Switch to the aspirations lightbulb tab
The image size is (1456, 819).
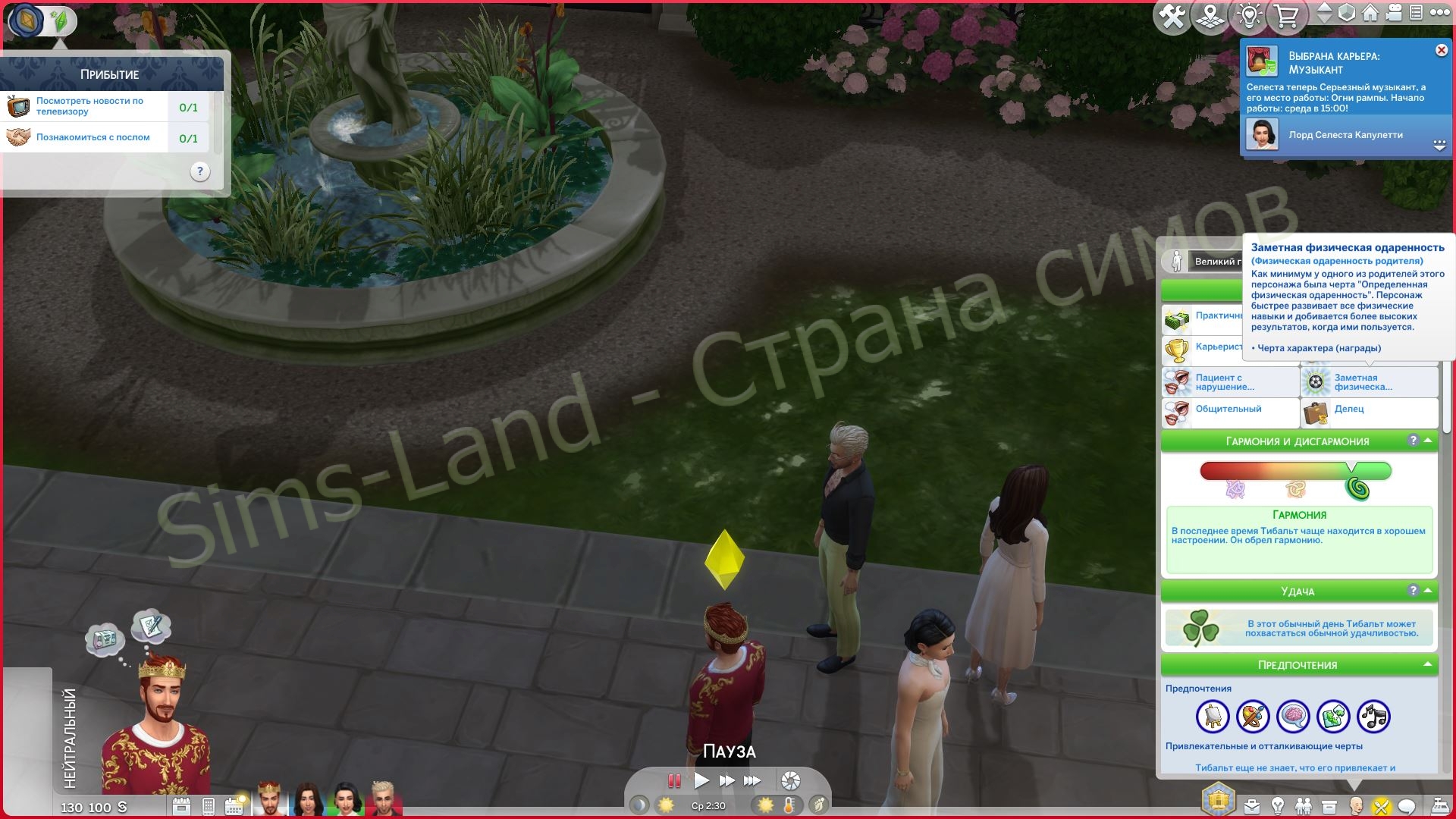click(1278, 805)
